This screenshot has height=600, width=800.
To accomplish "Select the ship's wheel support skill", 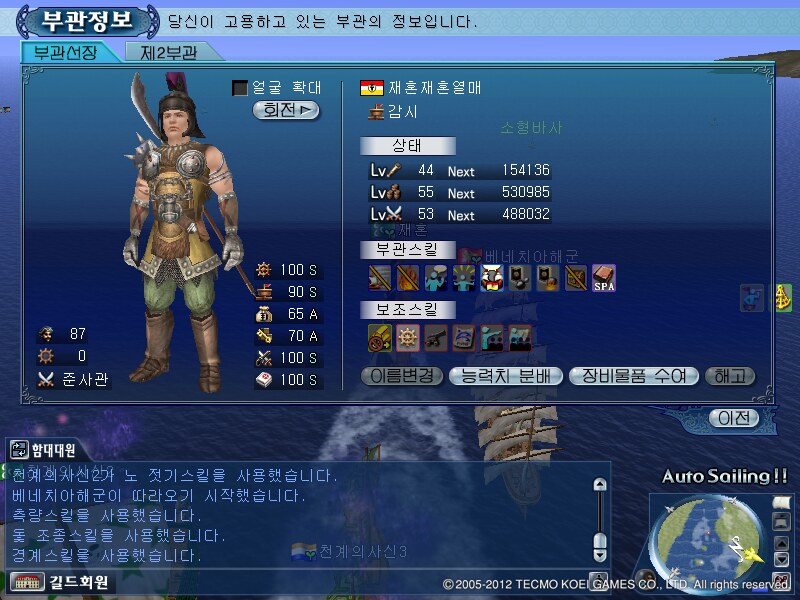I will coord(408,337).
